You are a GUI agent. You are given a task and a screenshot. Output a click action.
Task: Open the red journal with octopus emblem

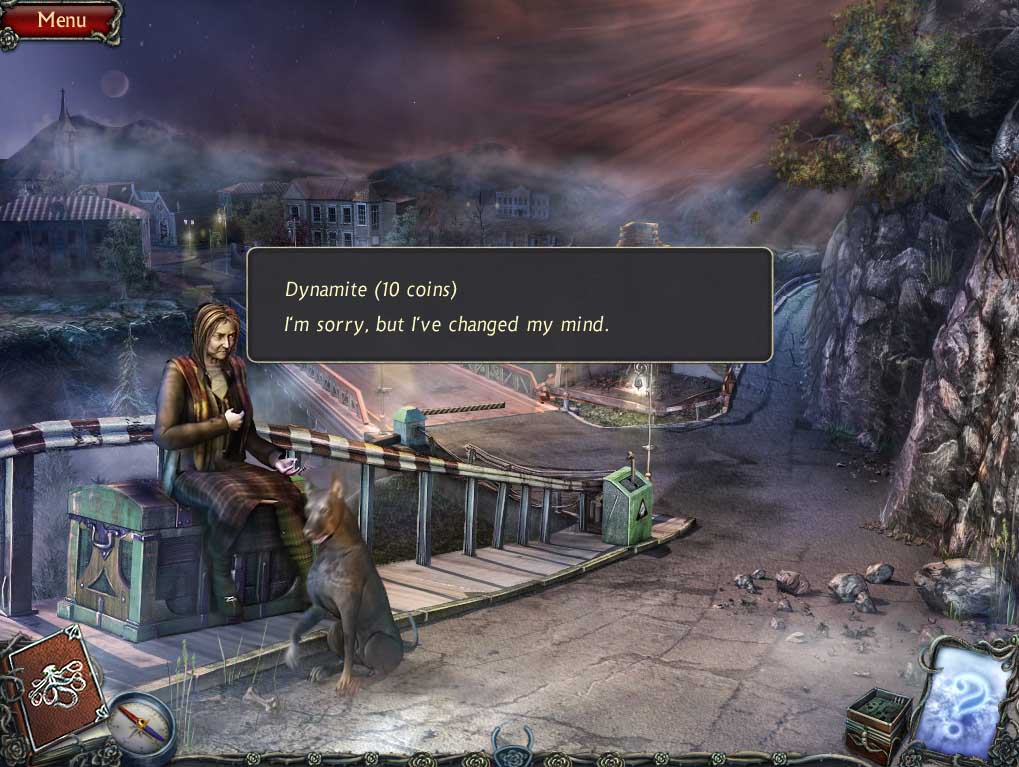(53, 685)
